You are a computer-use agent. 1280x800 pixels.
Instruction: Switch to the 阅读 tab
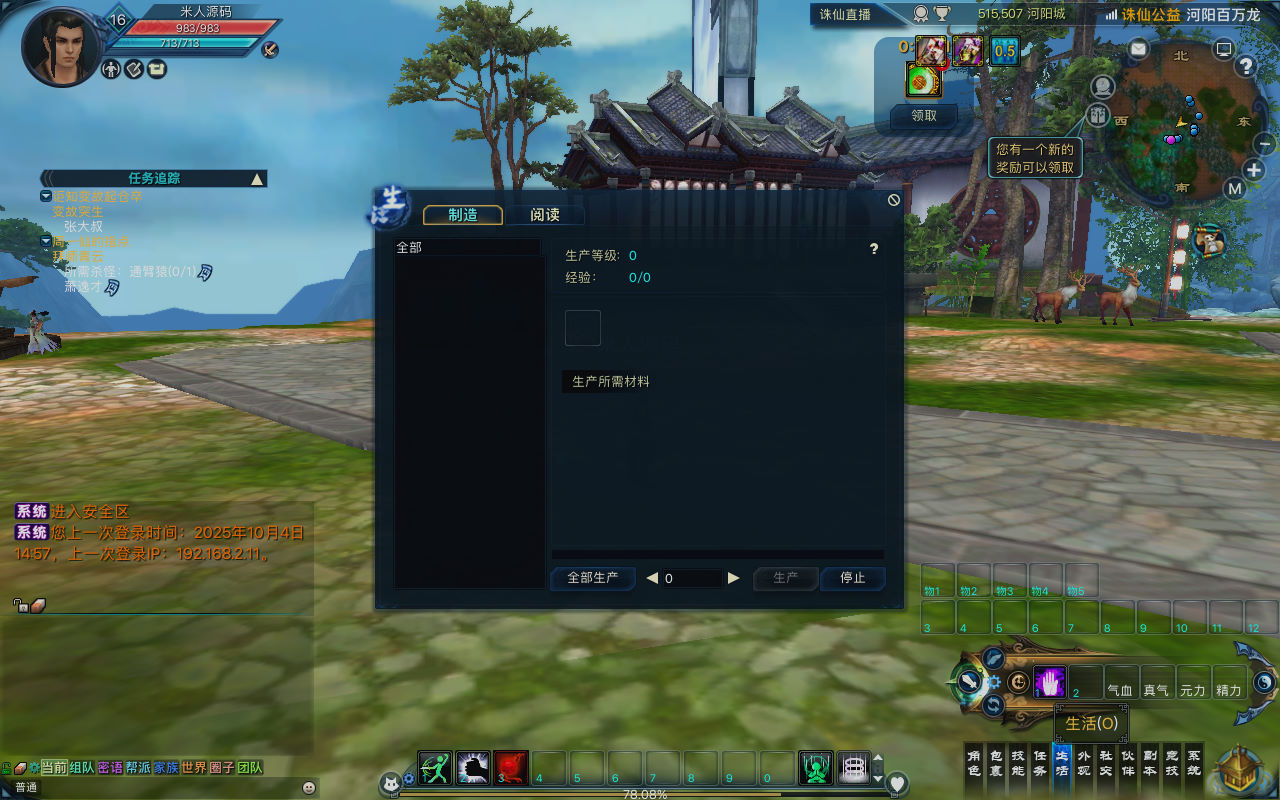click(544, 215)
